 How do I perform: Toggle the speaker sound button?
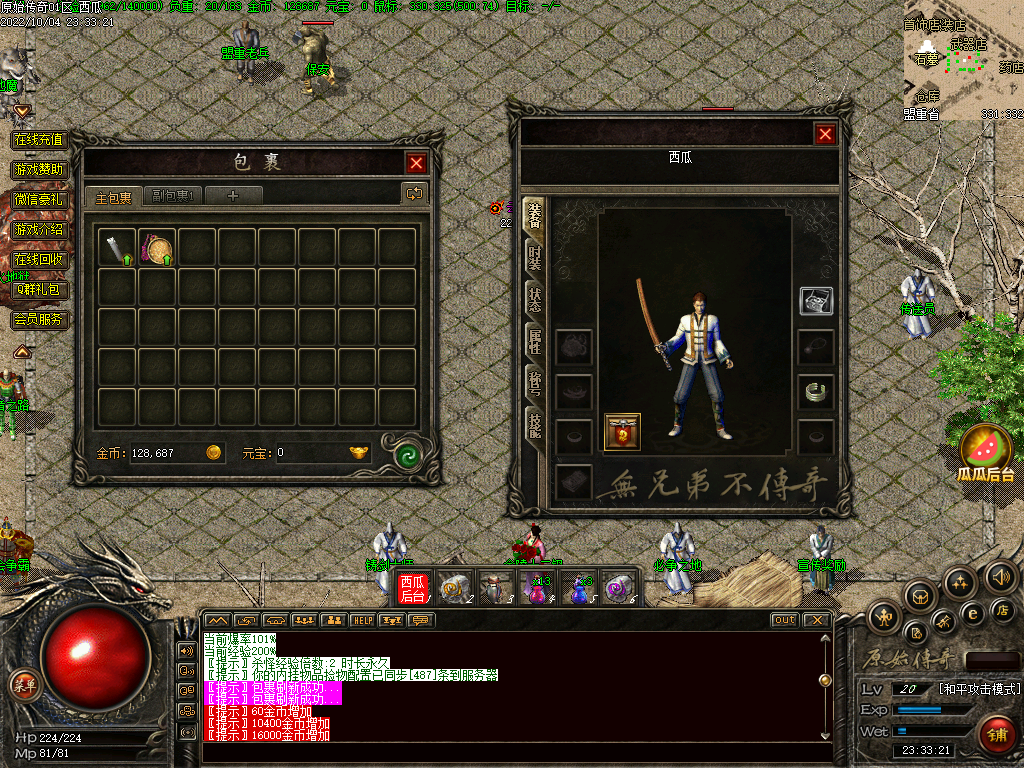[1001, 577]
